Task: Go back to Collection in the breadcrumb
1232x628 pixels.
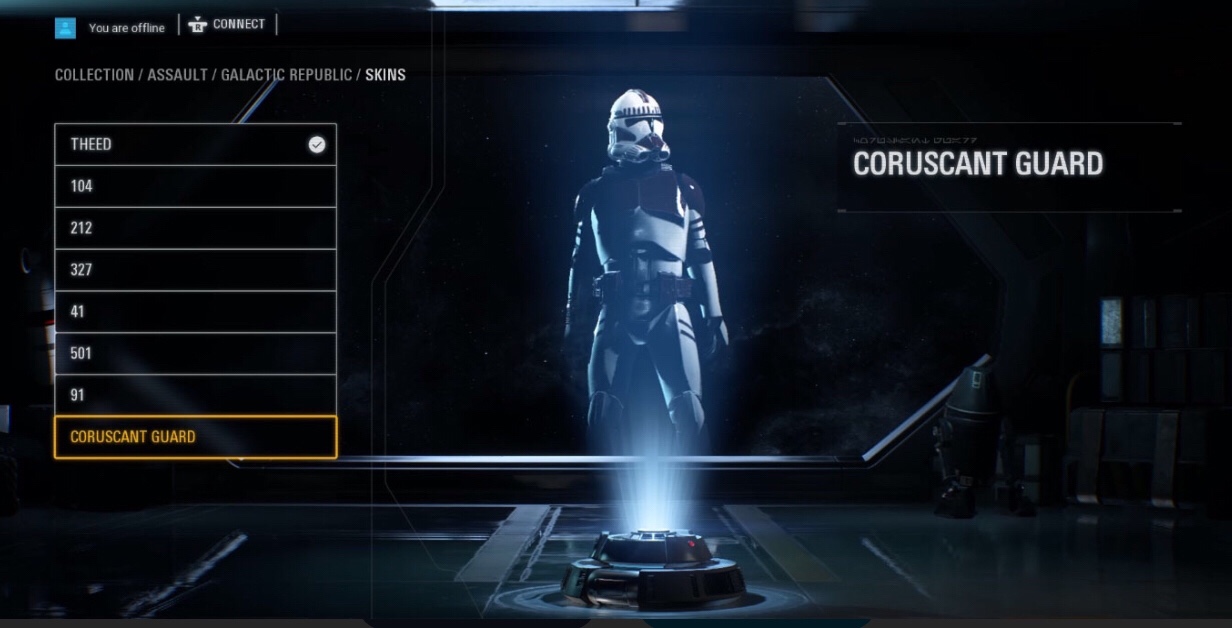Action: click(x=94, y=75)
